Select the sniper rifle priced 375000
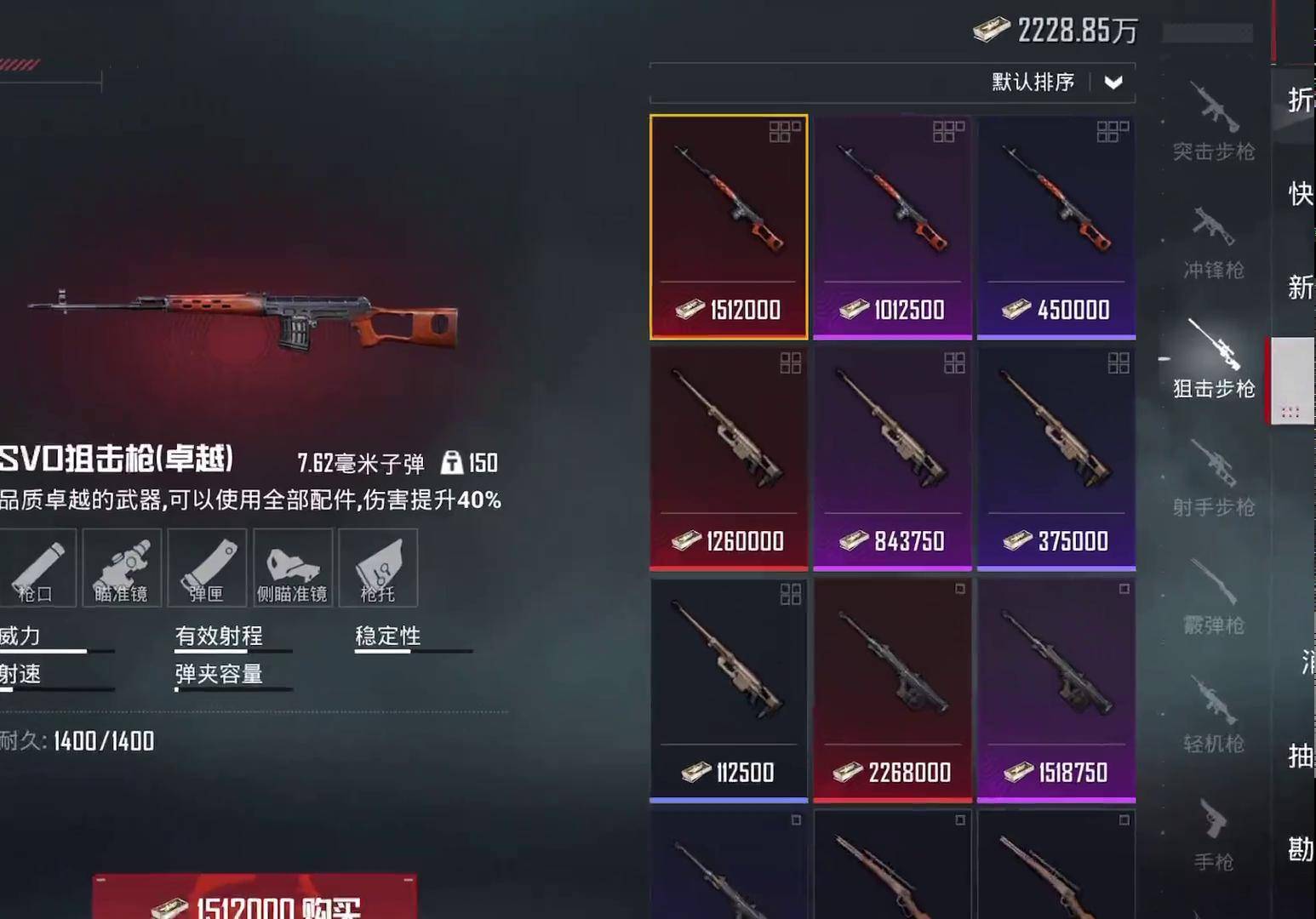This screenshot has width=1316, height=919. click(x=1056, y=458)
